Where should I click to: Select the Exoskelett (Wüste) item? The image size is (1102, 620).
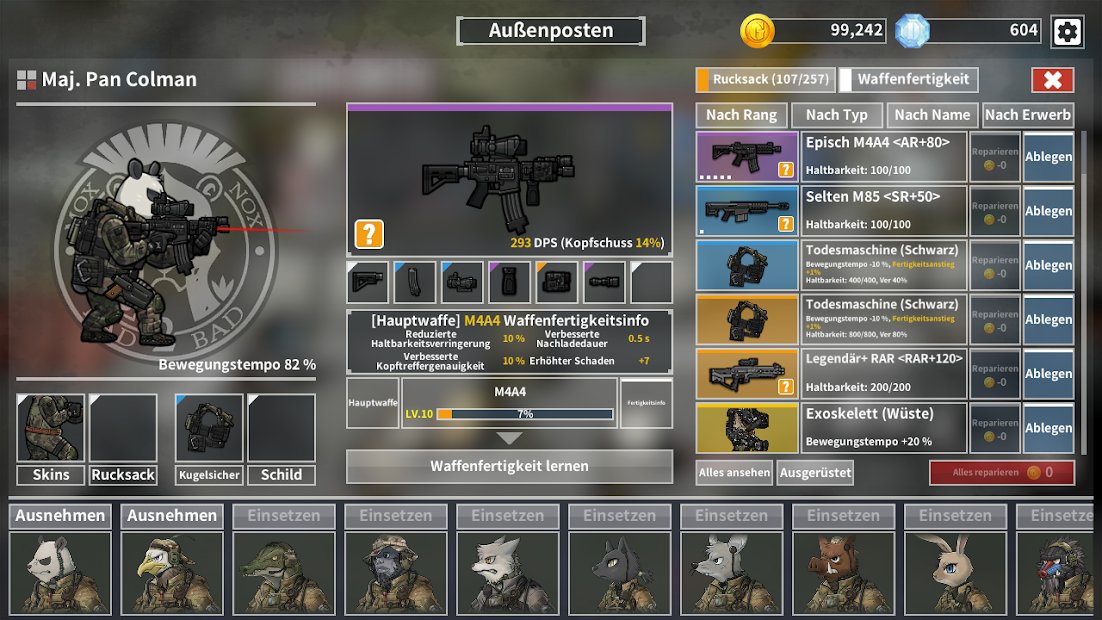coord(885,427)
